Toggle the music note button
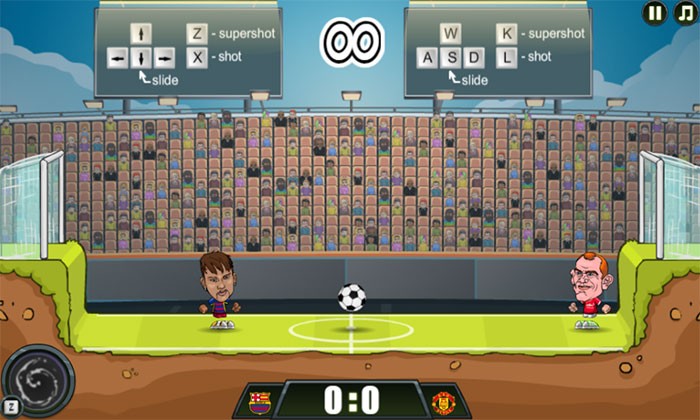The image size is (700, 420). [x=685, y=13]
